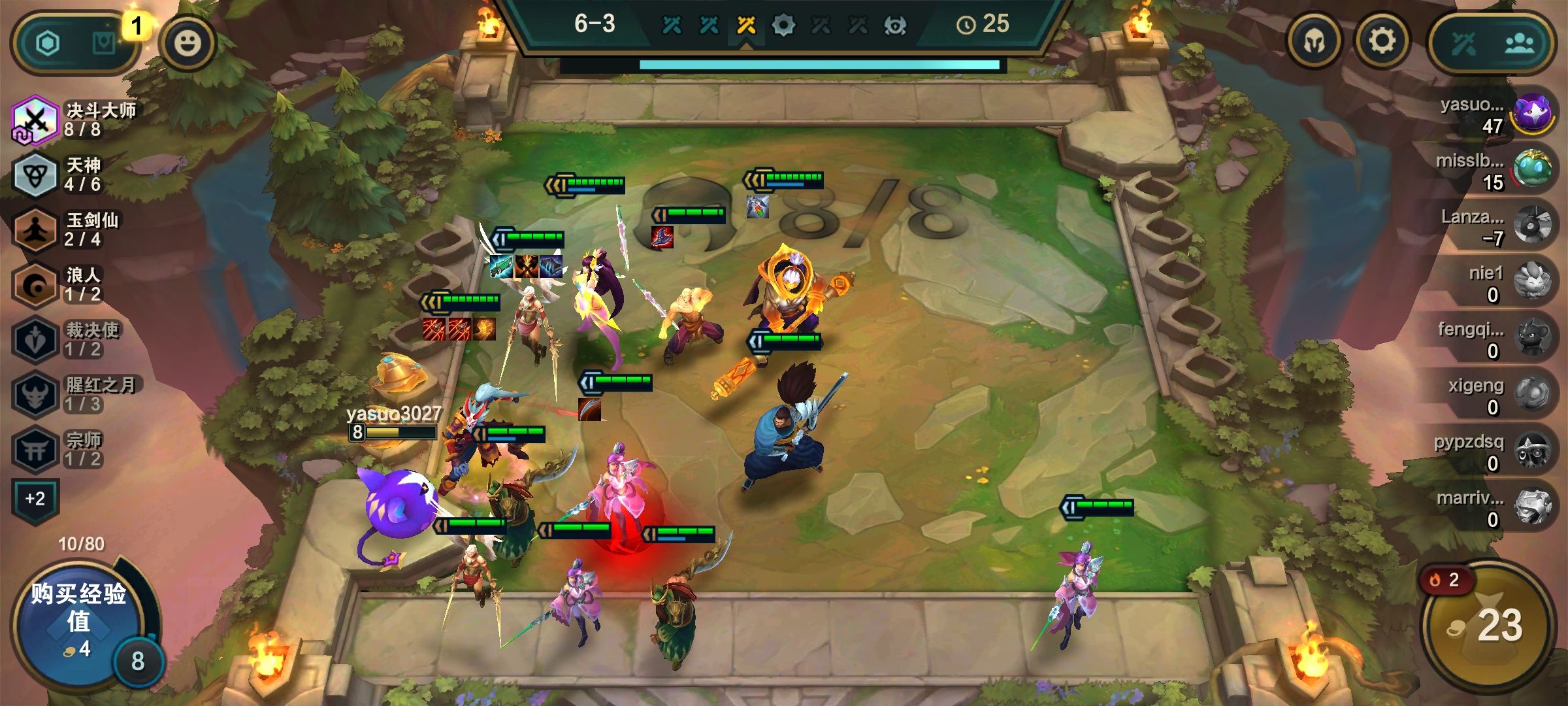Viewport: 1568px width, 706px height.
Task: Tap the 宗师 trait entry
Action: tap(62, 449)
